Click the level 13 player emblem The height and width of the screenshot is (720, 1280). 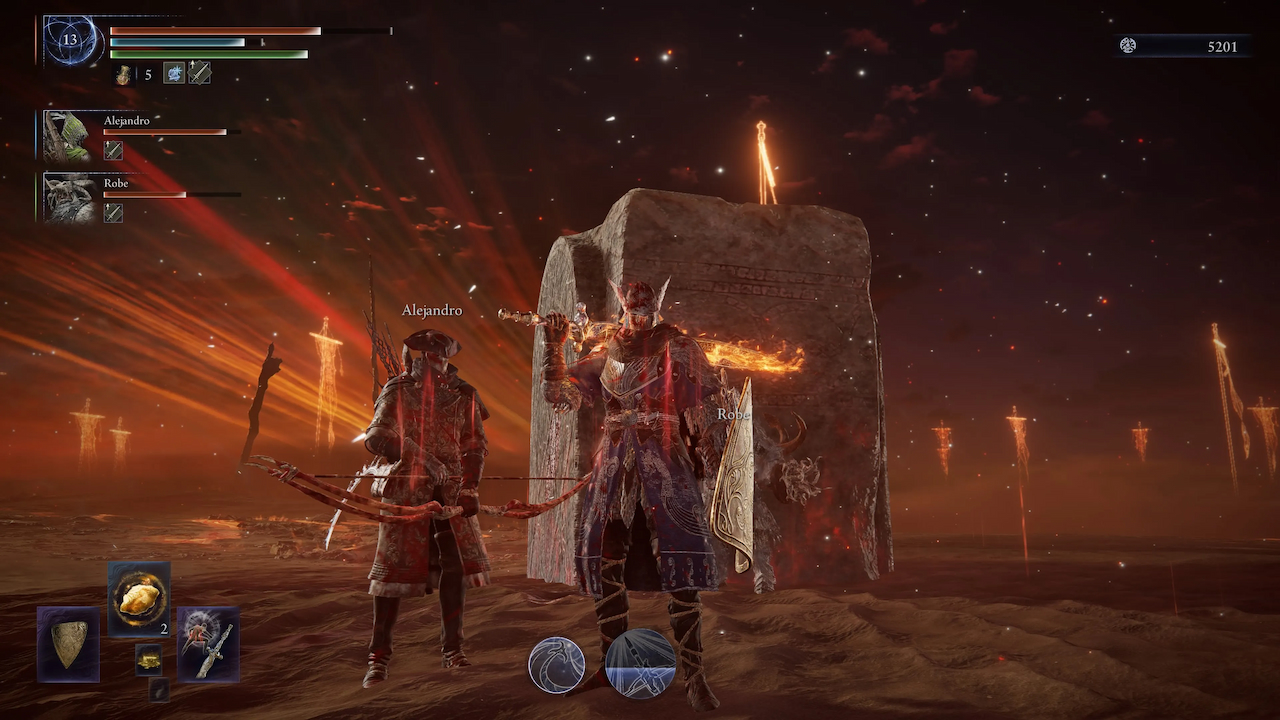tap(70, 41)
